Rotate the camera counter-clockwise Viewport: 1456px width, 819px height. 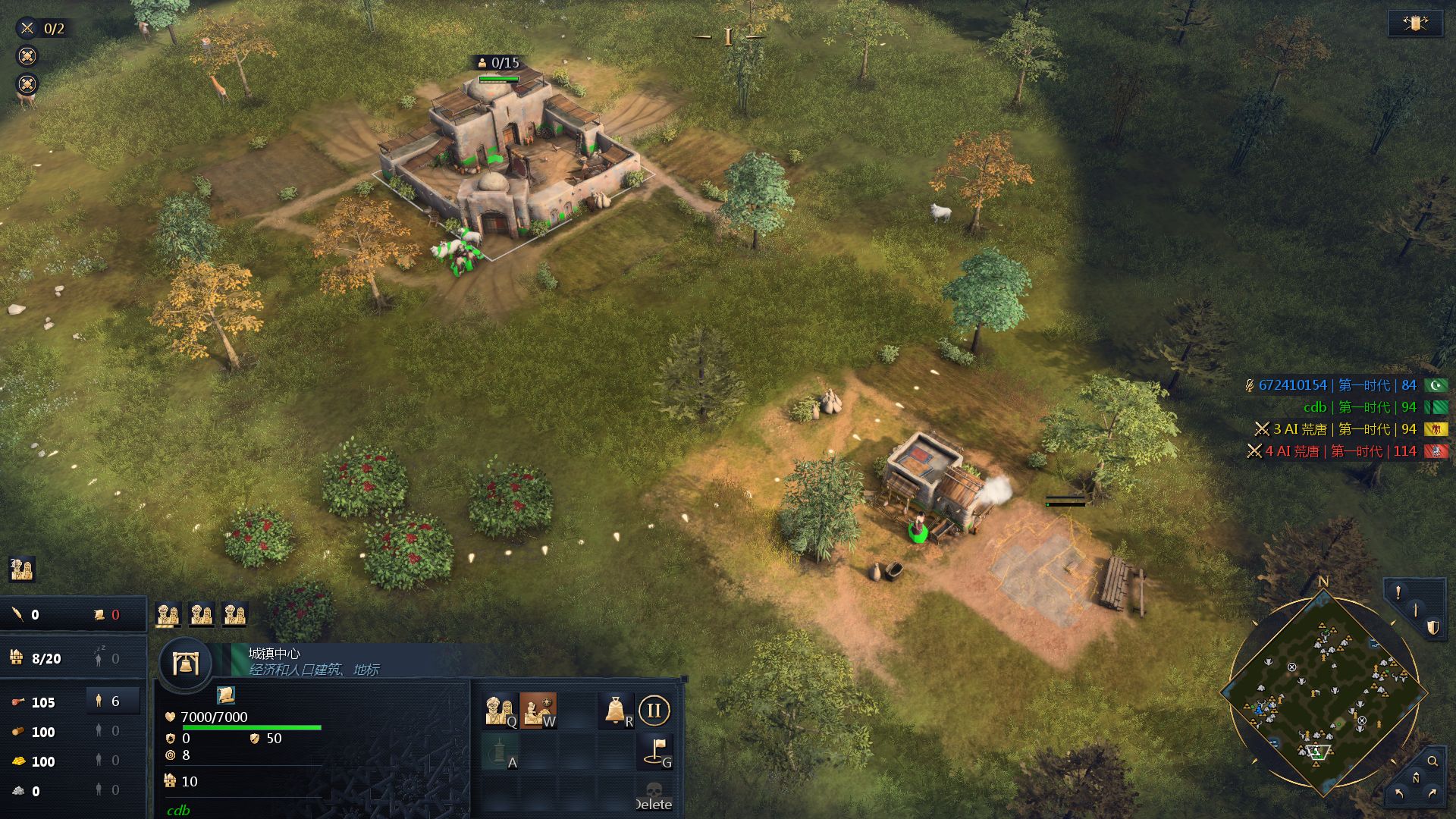tap(1398, 794)
